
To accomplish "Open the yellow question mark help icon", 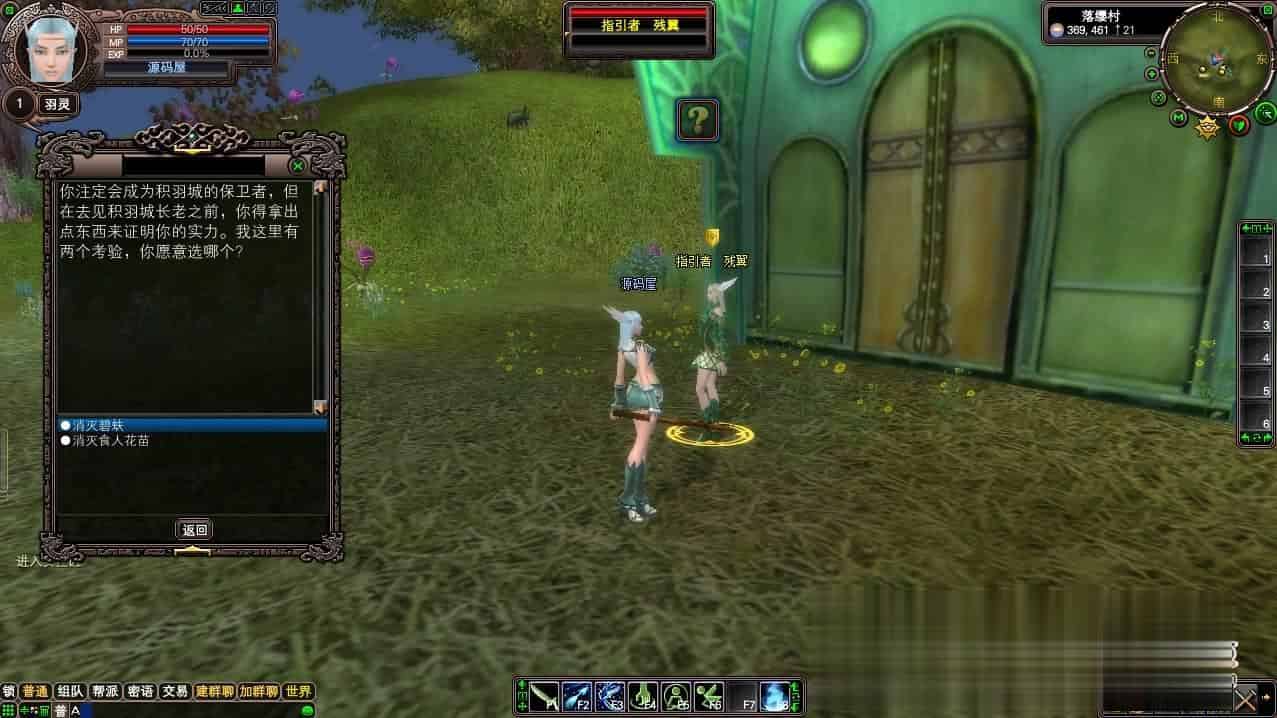I will (698, 120).
